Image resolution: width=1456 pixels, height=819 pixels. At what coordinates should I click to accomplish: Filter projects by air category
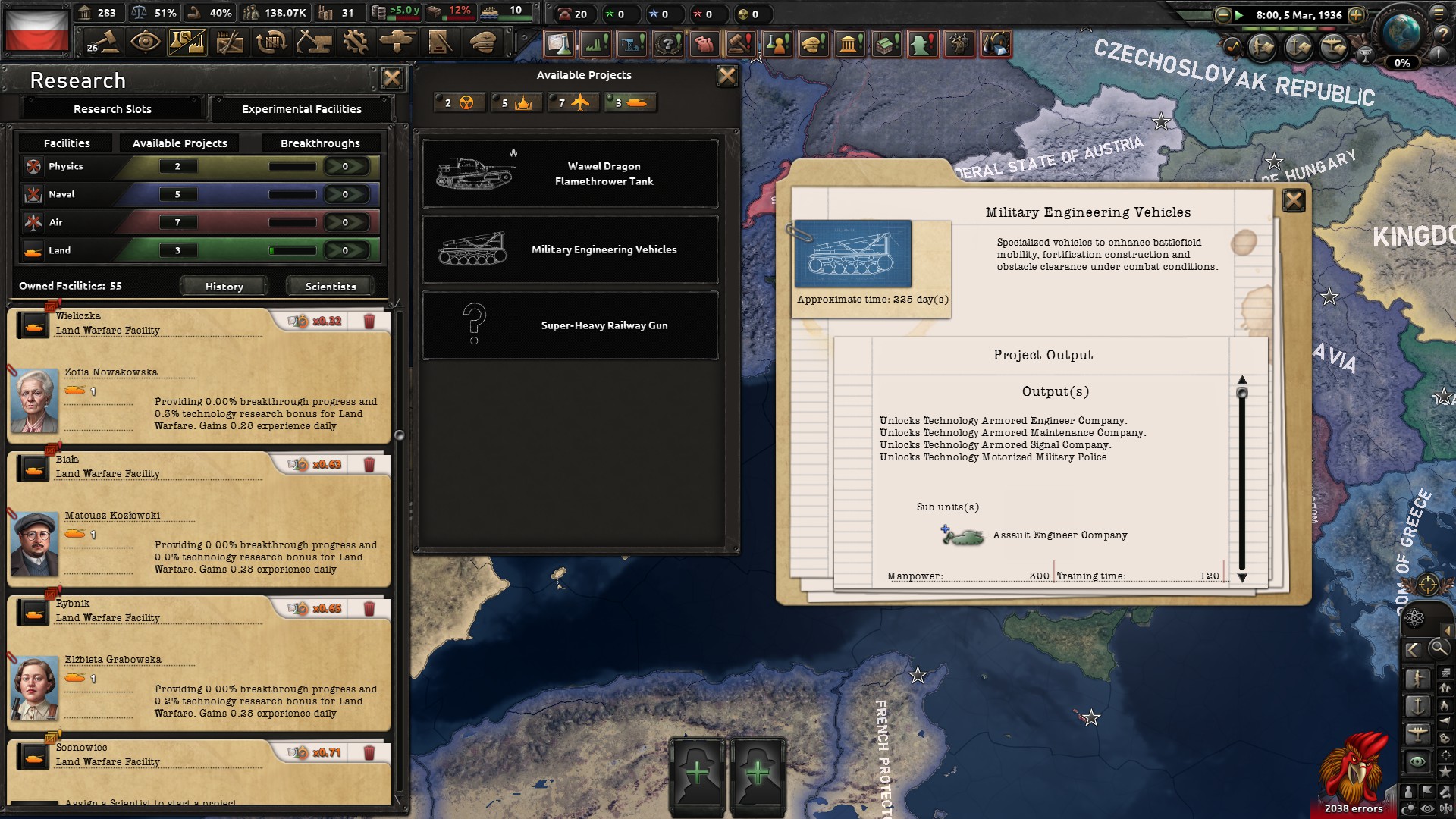(x=573, y=103)
